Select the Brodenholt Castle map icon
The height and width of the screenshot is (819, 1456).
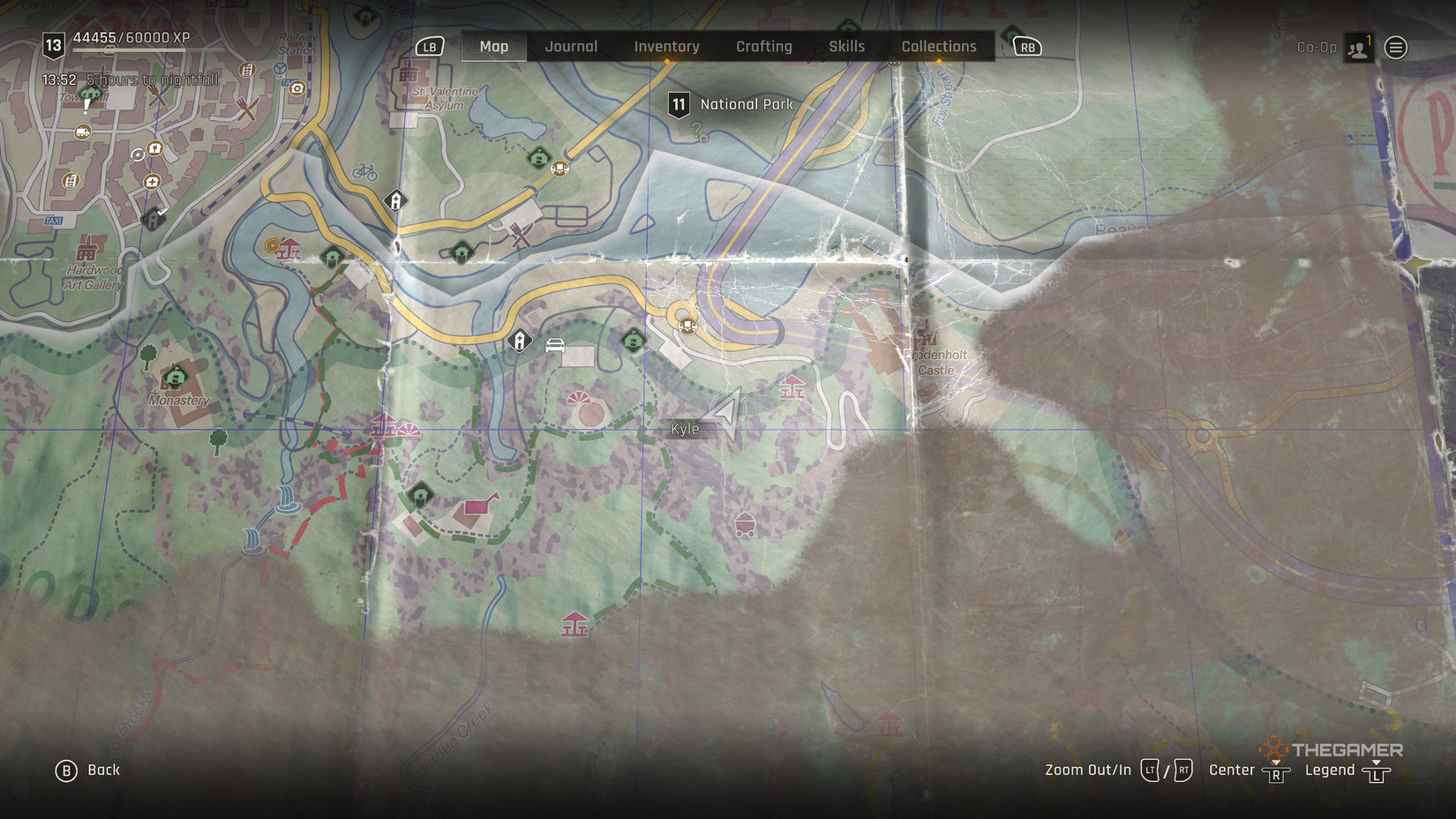pos(928,337)
